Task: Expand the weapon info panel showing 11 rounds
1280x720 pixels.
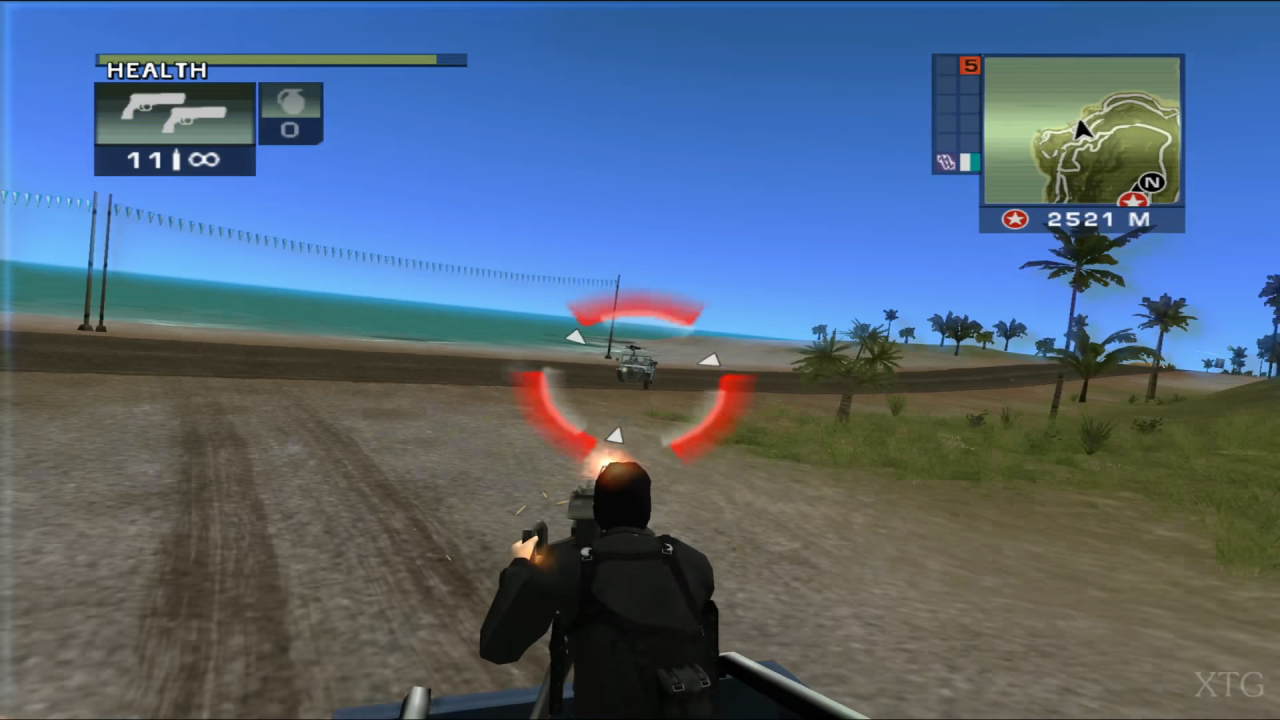Action: 174,130
